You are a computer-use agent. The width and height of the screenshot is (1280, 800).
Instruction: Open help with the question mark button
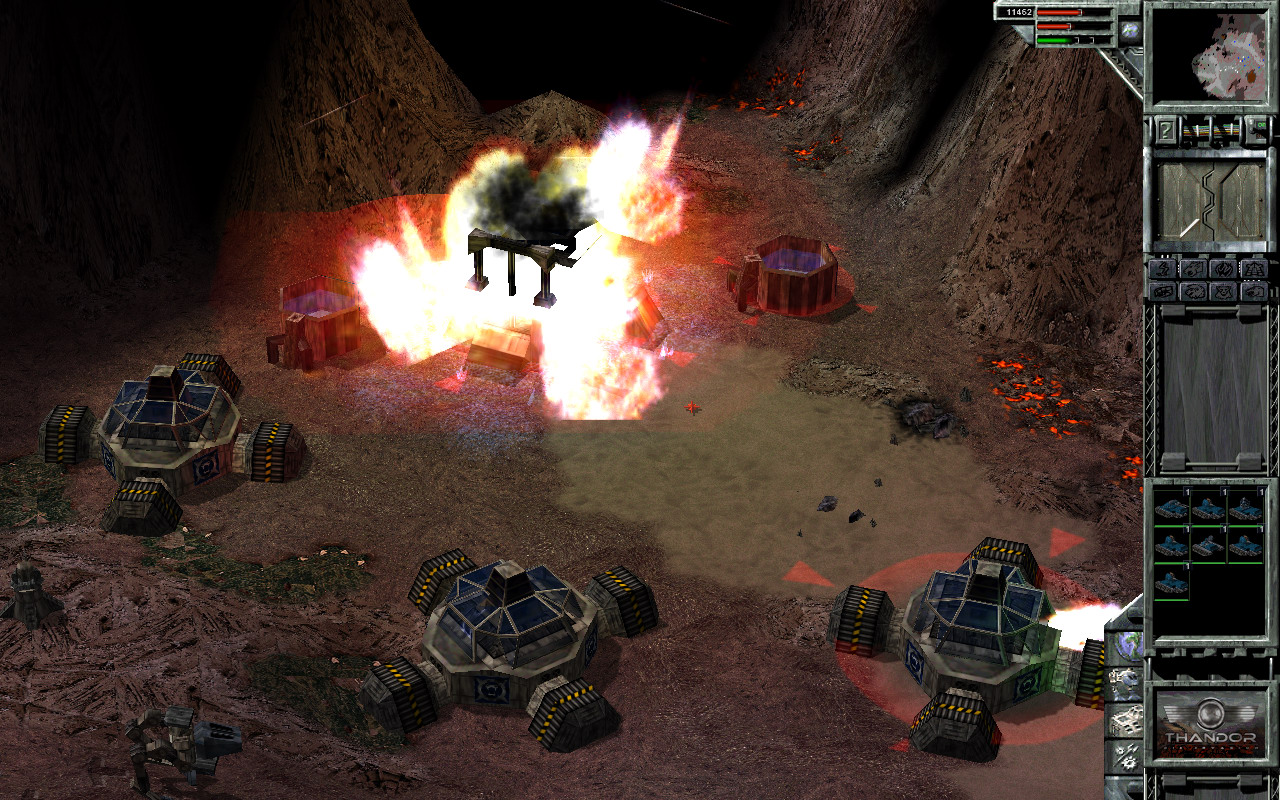pyautogui.click(x=1165, y=129)
